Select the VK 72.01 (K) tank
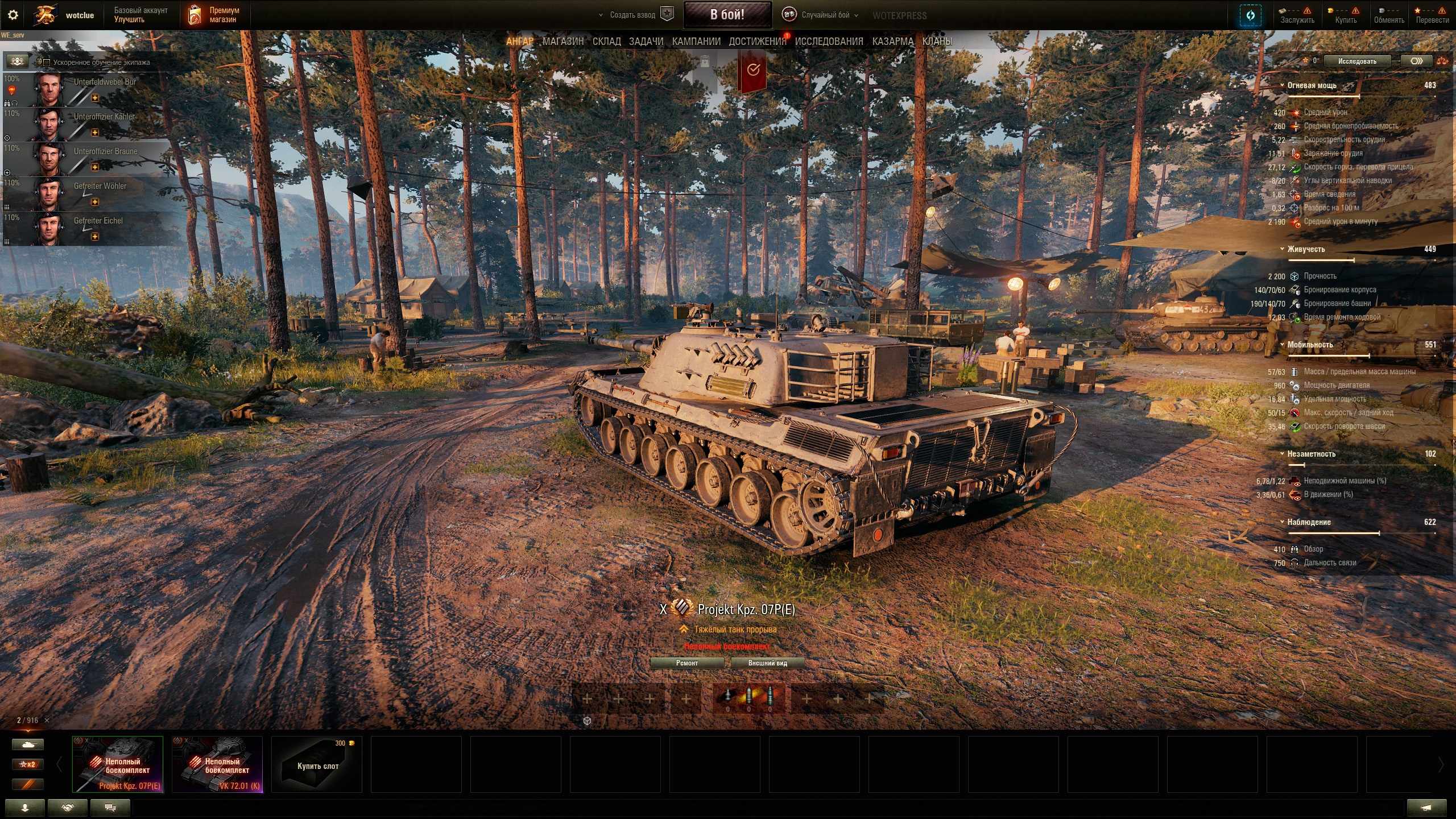Viewport: 1456px width, 819px height. pos(217,764)
